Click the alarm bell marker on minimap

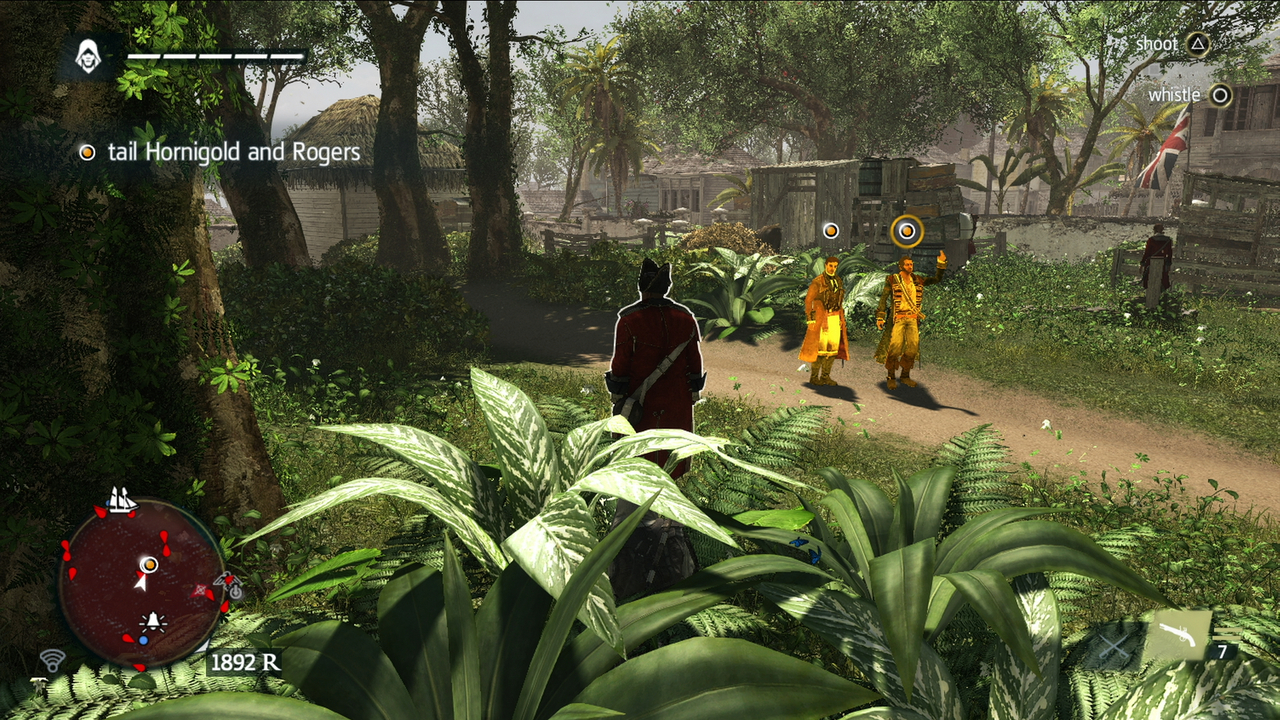(x=154, y=622)
